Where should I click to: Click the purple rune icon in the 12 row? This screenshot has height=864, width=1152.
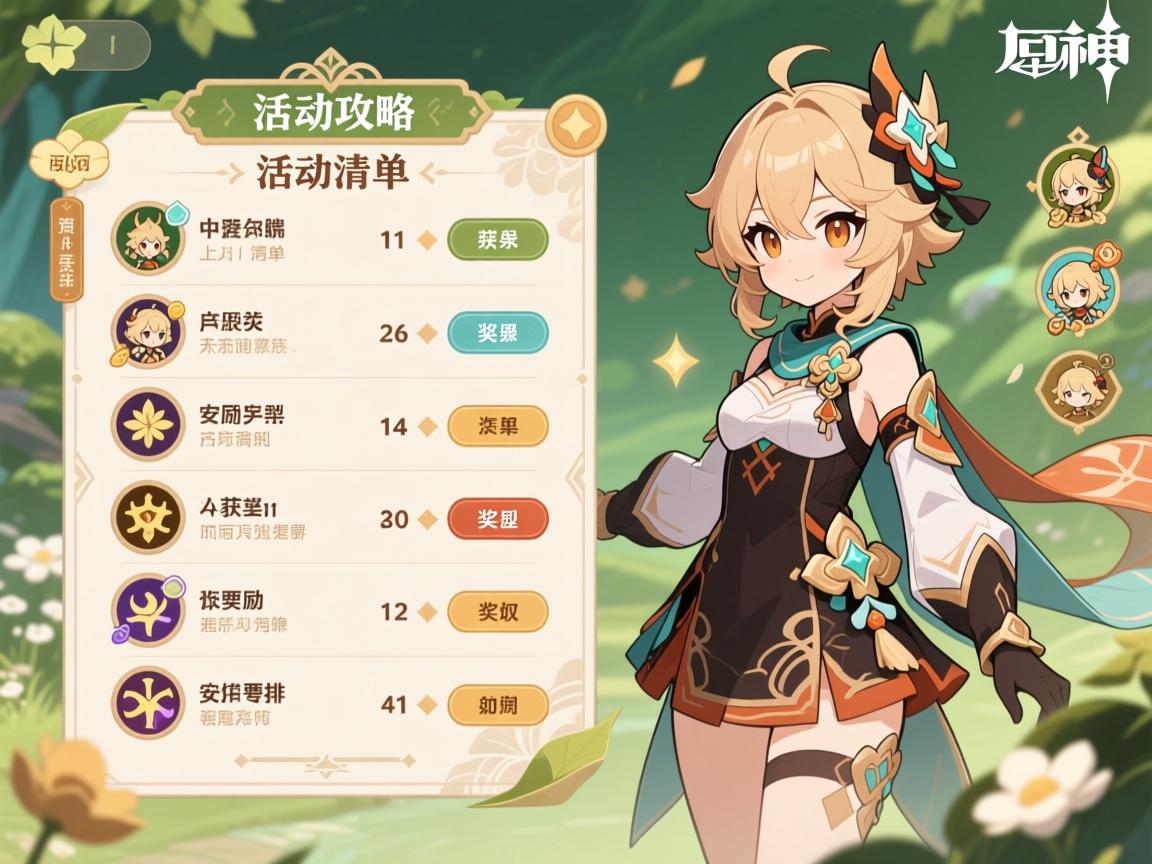(147, 611)
